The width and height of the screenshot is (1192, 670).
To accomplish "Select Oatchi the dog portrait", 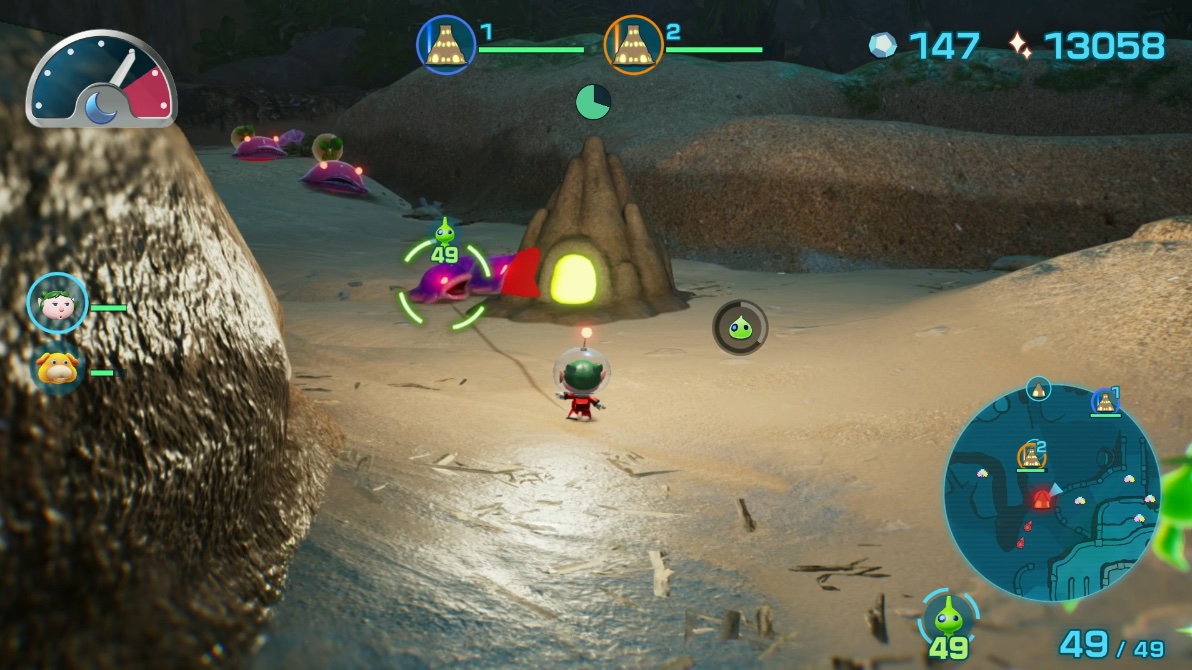I will point(57,369).
